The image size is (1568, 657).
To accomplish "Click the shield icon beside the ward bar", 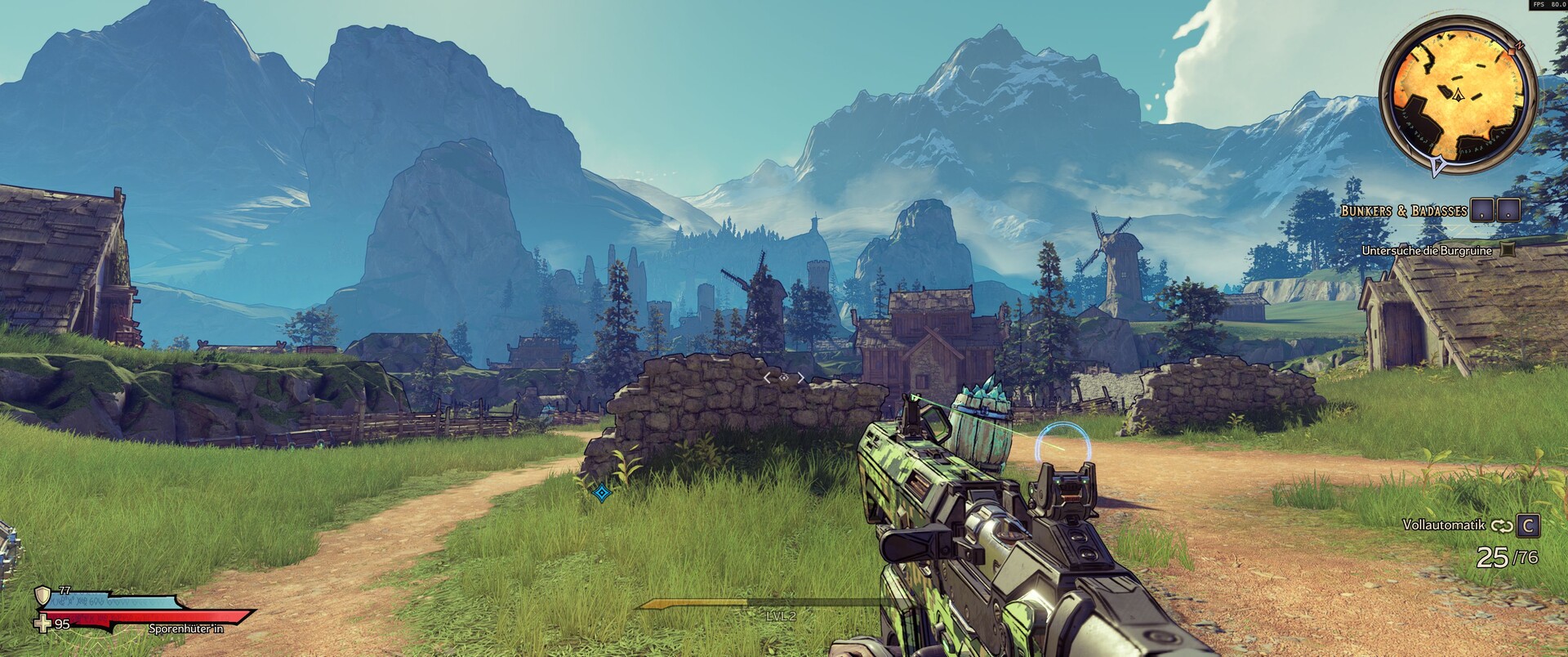I will click(42, 595).
